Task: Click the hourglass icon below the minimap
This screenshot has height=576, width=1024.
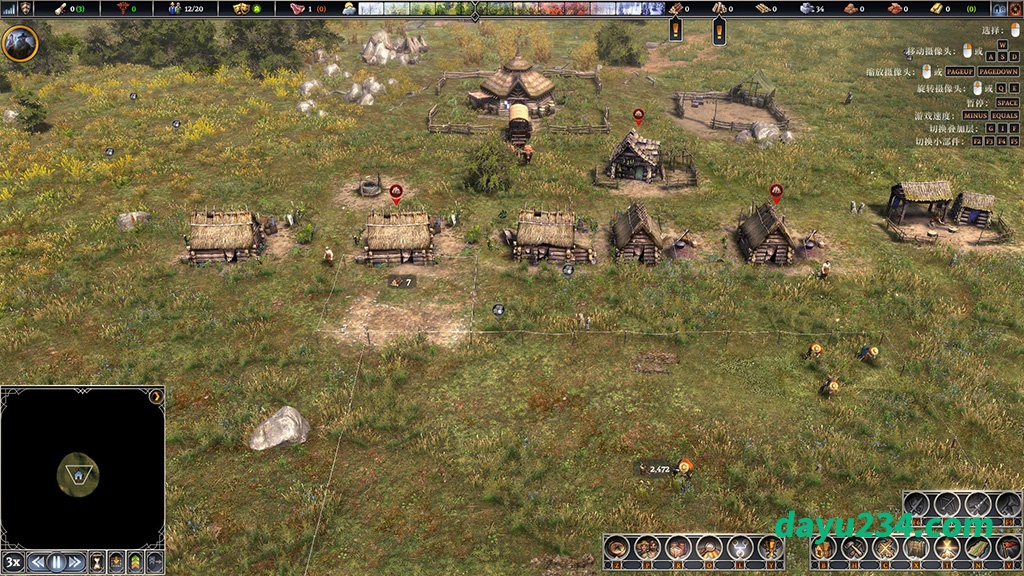Action: 97,562
